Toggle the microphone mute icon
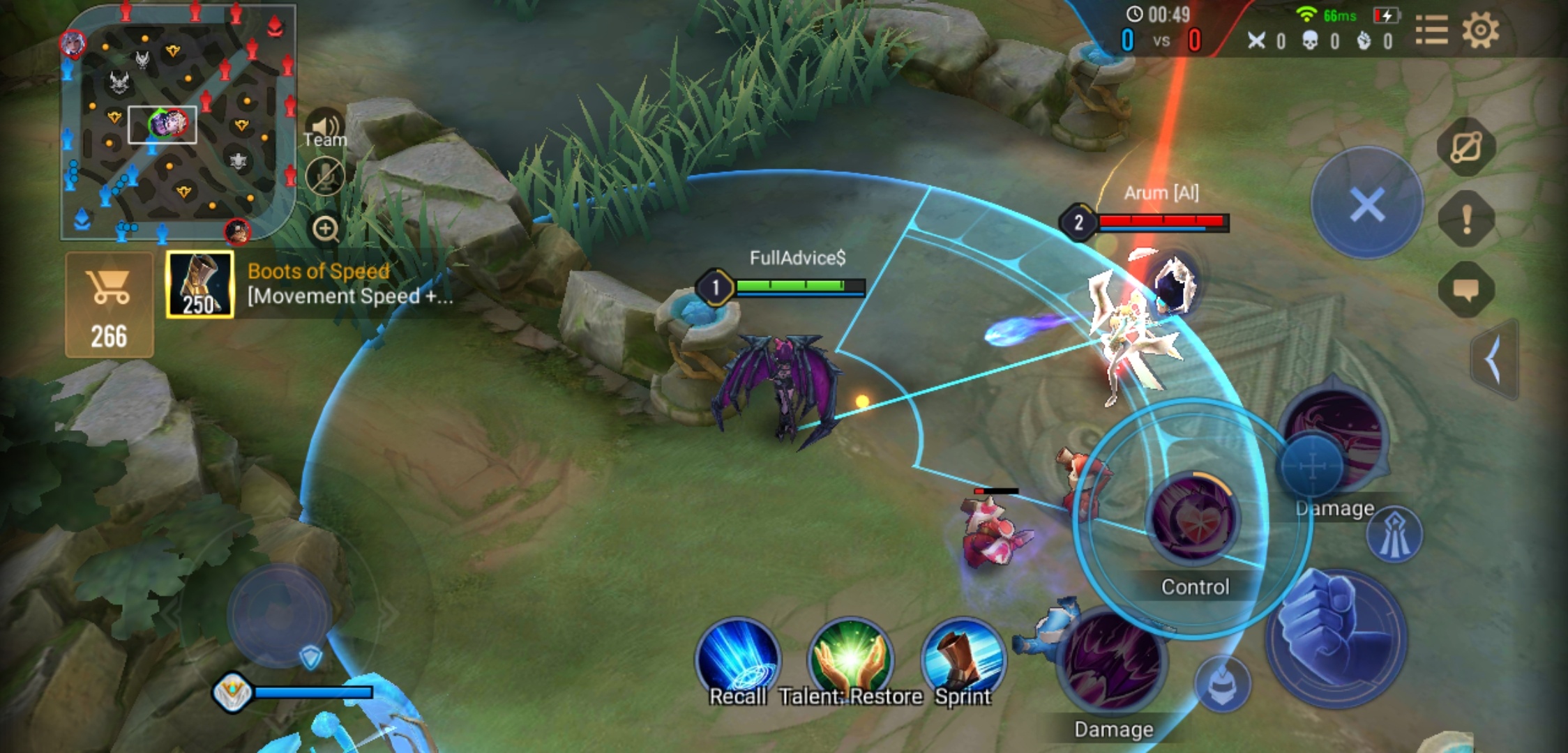1568x753 pixels. click(324, 176)
